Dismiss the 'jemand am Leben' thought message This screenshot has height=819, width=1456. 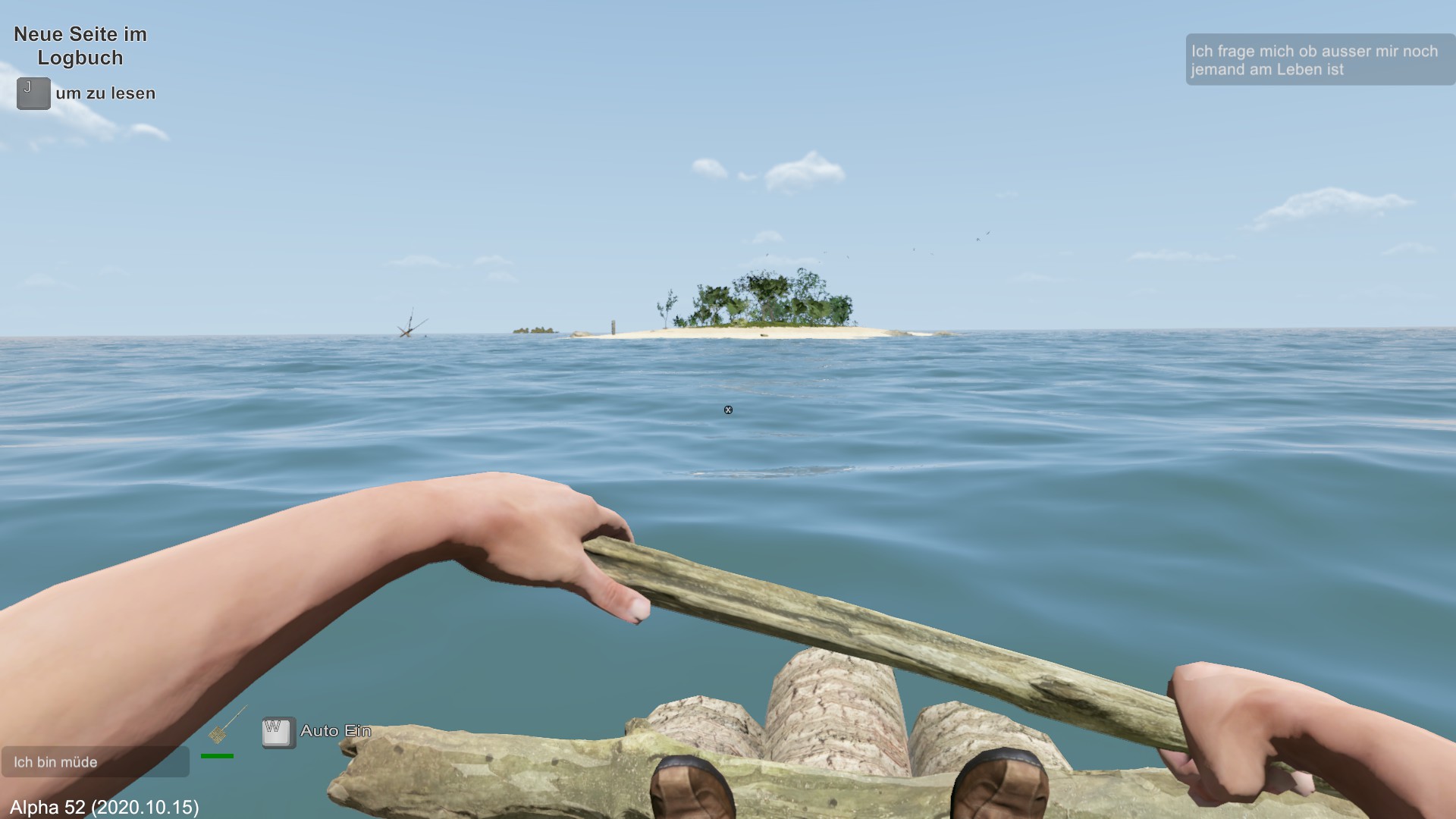point(1319,60)
